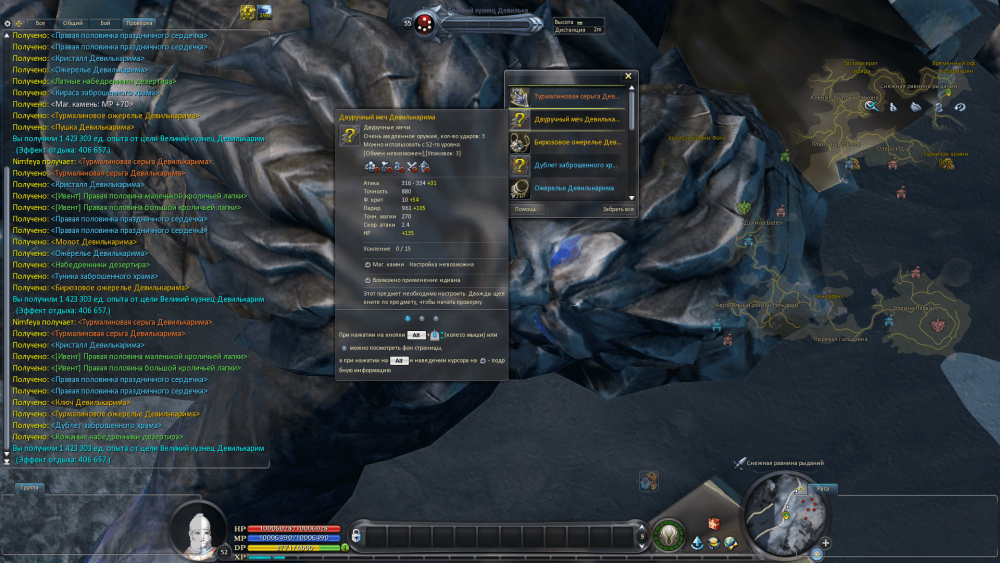Open the "Раса" tab near minimap

822,488
